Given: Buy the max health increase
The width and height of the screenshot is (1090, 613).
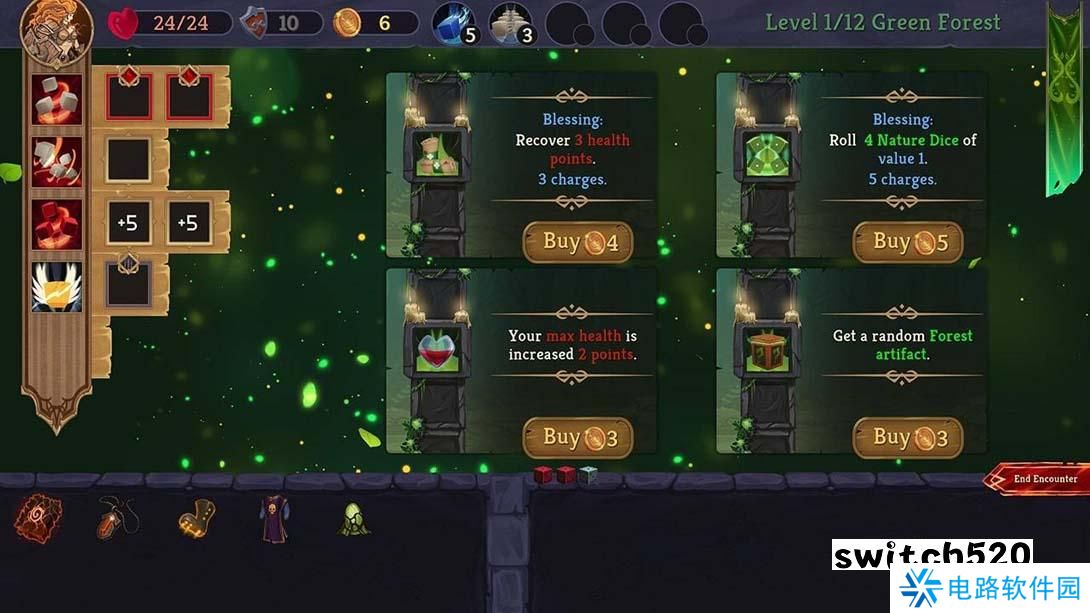Looking at the screenshot, I should [578, 437].
